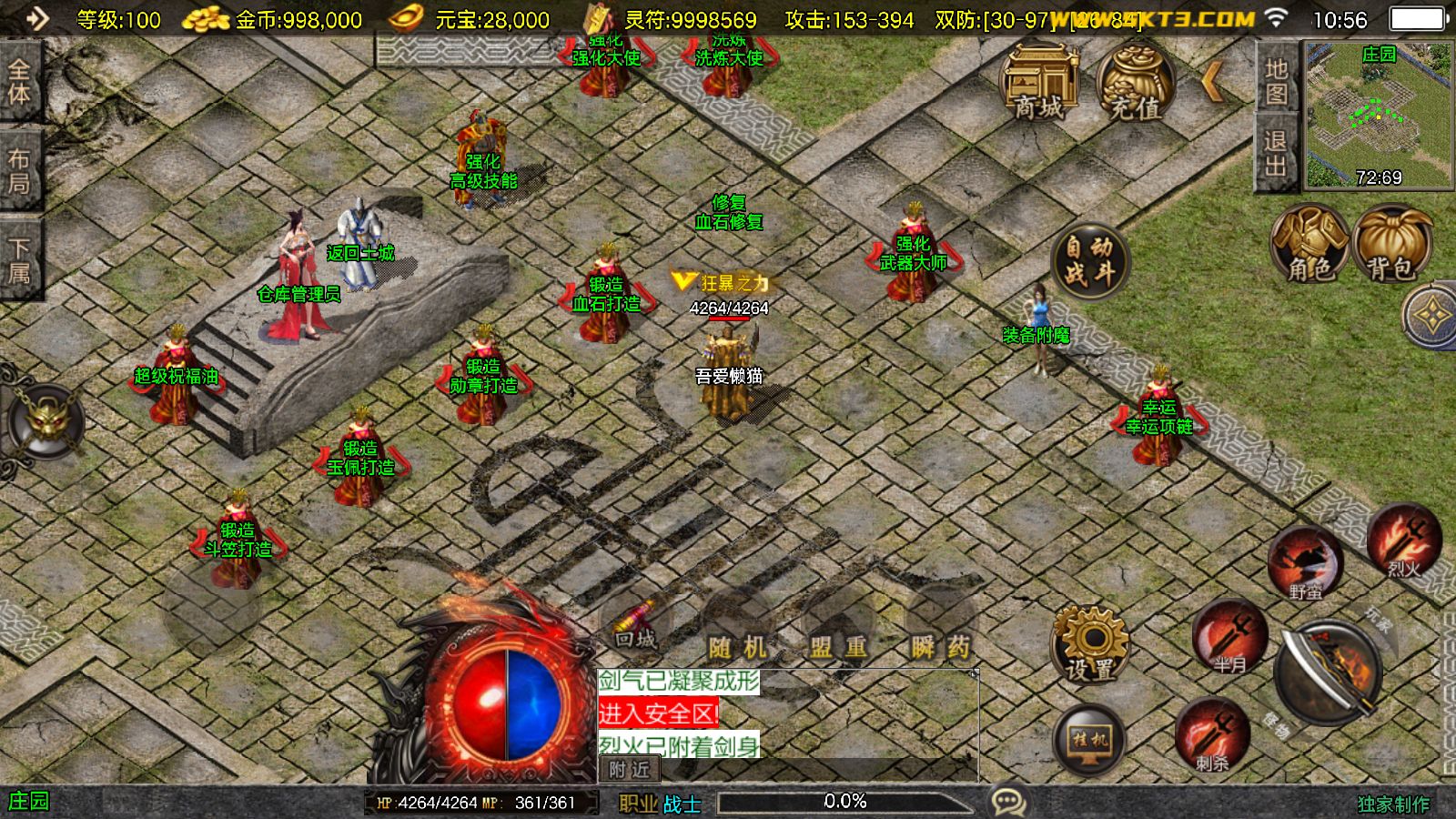Click the 退出 exit button
This screenshot has height=819, width=1456.
1276,153
